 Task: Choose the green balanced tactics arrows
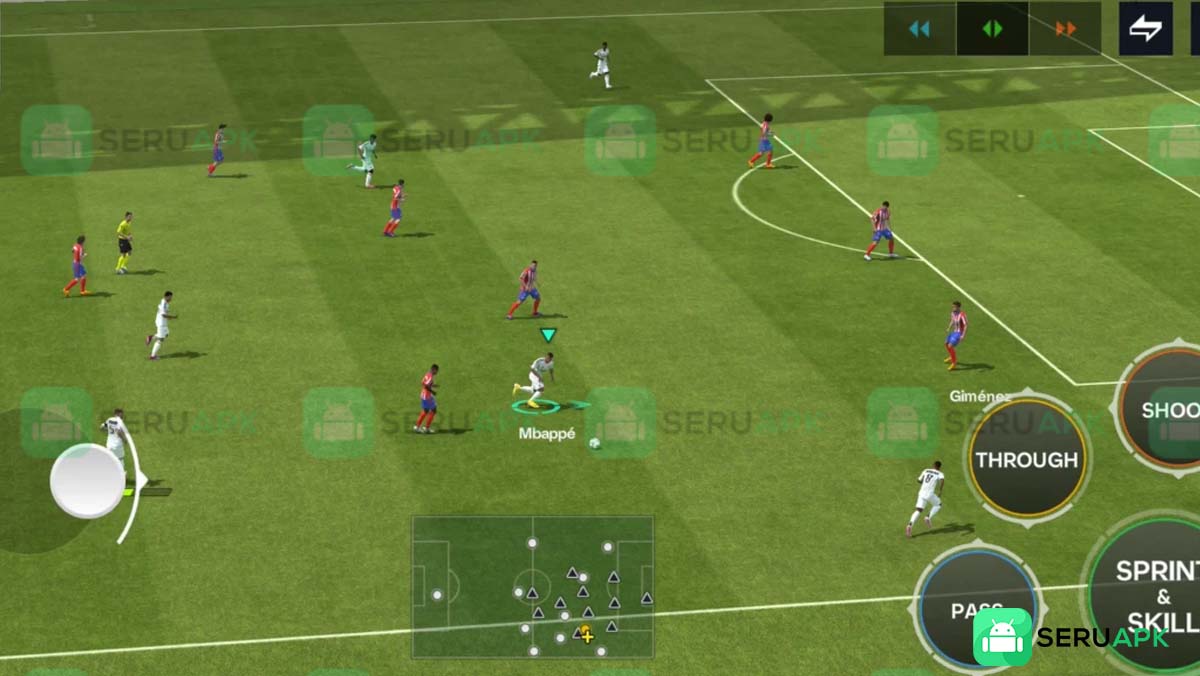point(992,29)
